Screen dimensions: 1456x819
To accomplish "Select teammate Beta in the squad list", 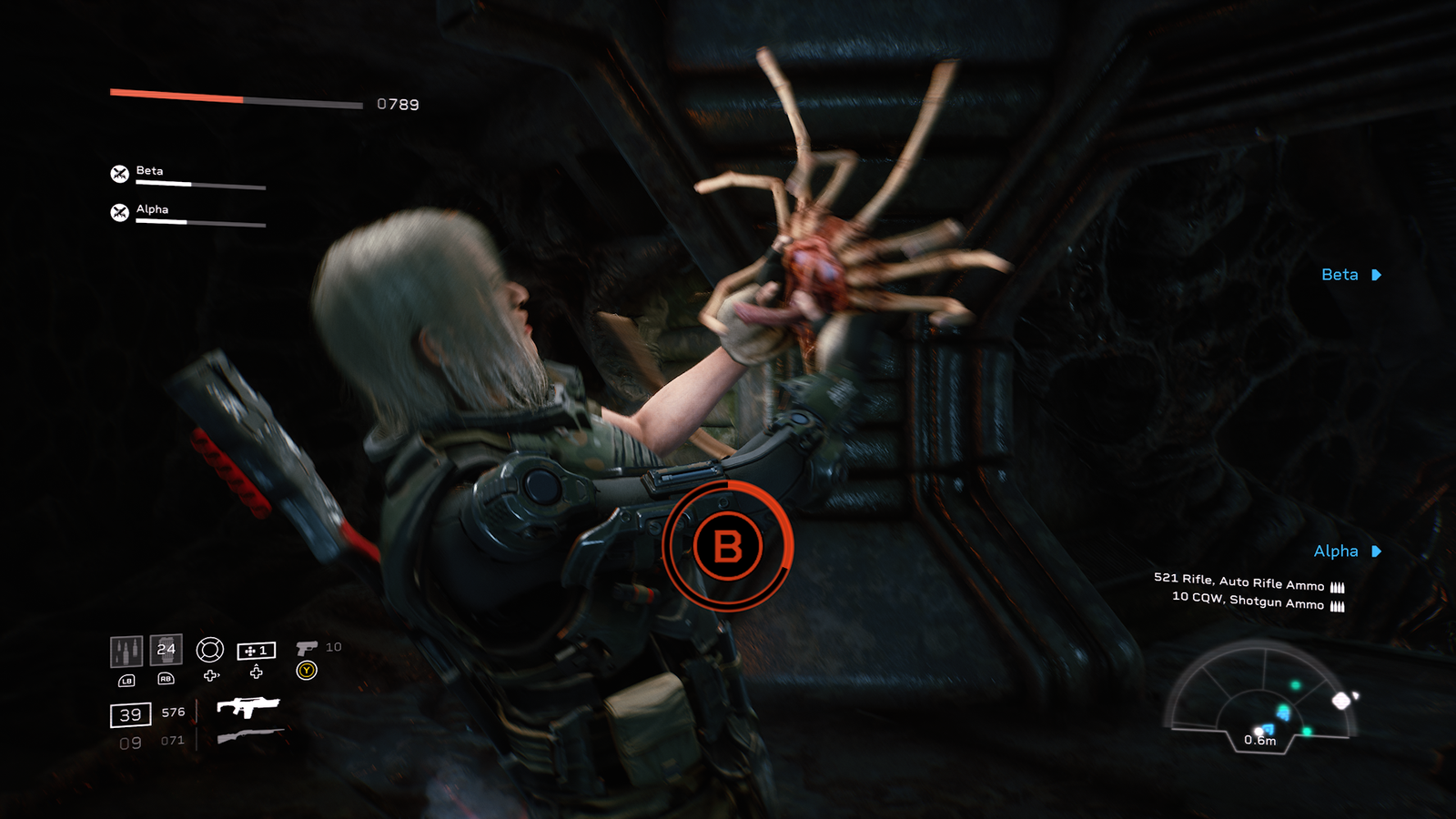I will point(150,171).
